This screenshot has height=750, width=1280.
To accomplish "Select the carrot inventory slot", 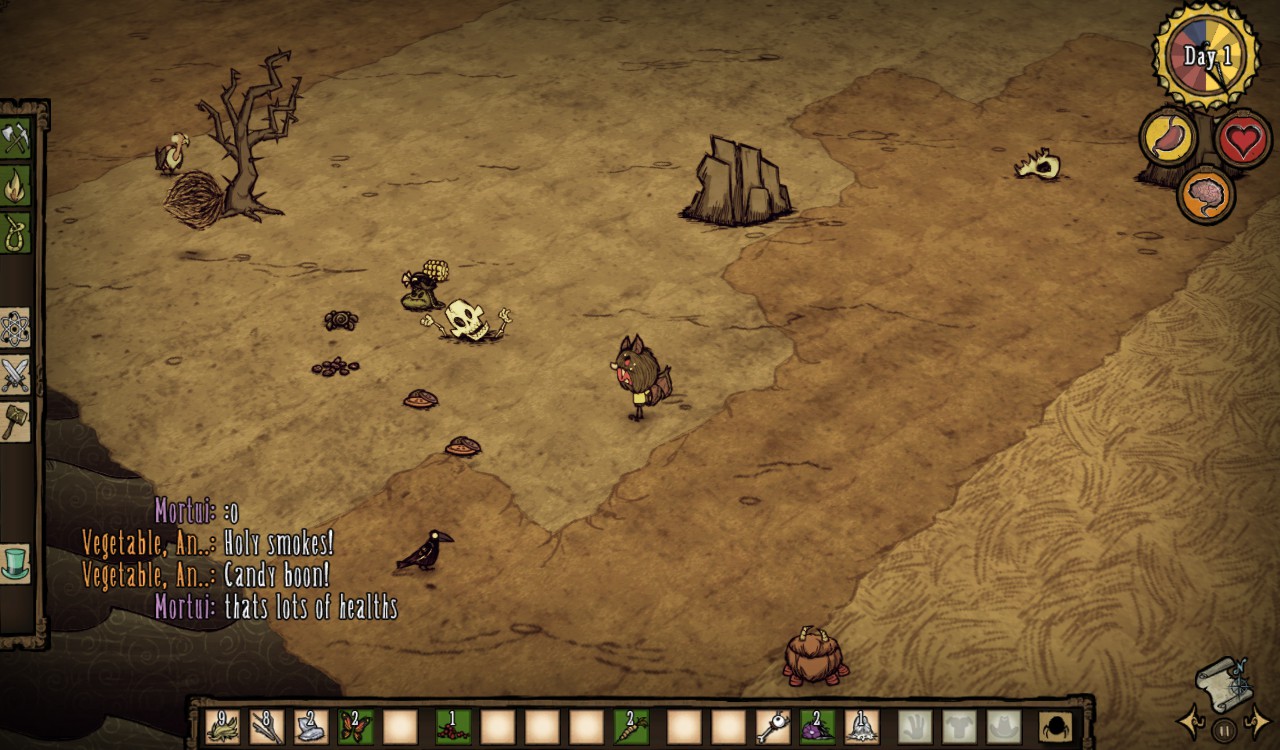I will [631, 726].
